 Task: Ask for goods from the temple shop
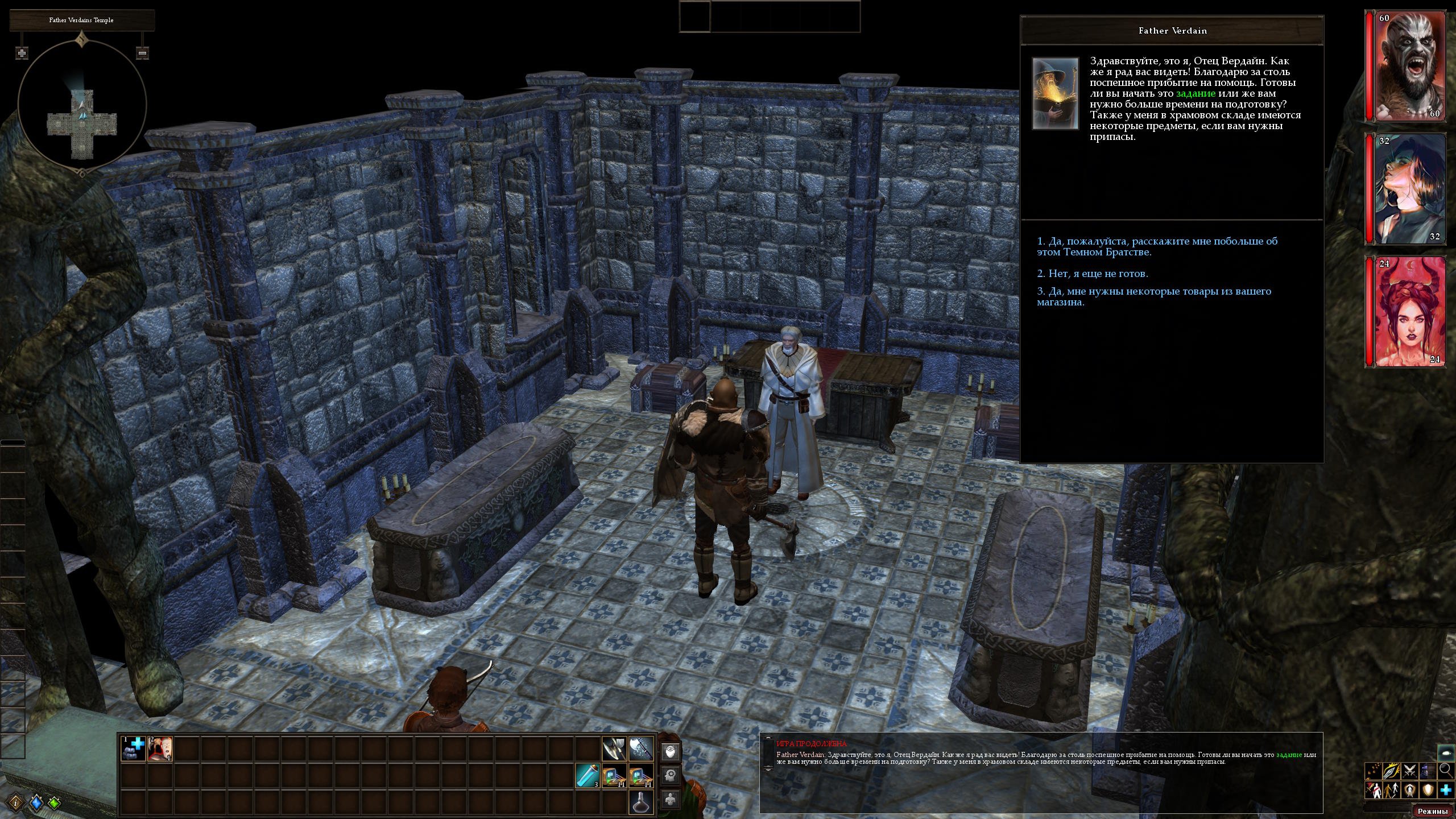click(1154, 297)
